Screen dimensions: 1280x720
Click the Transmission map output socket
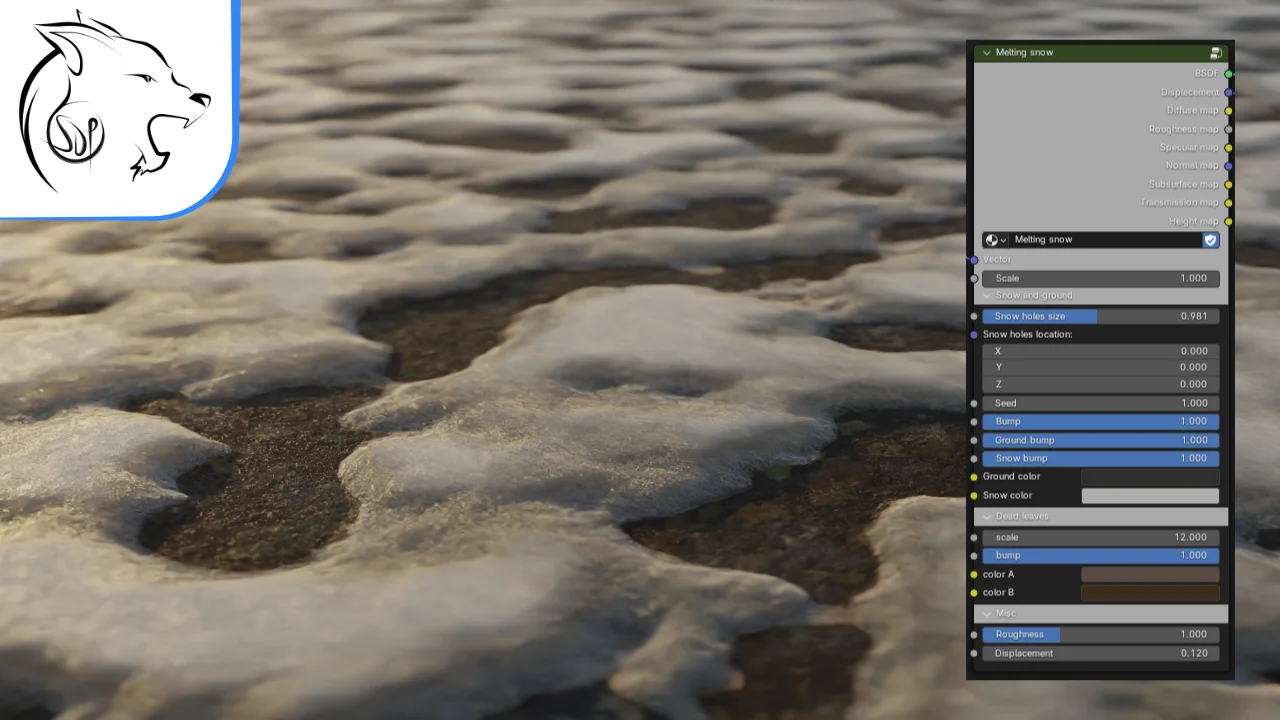pyautogui.click(x=1229, y=202)
